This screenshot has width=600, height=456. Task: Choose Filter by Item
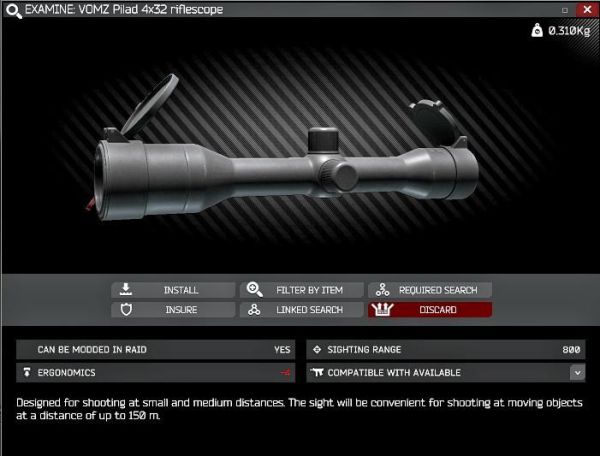[301, 290]
